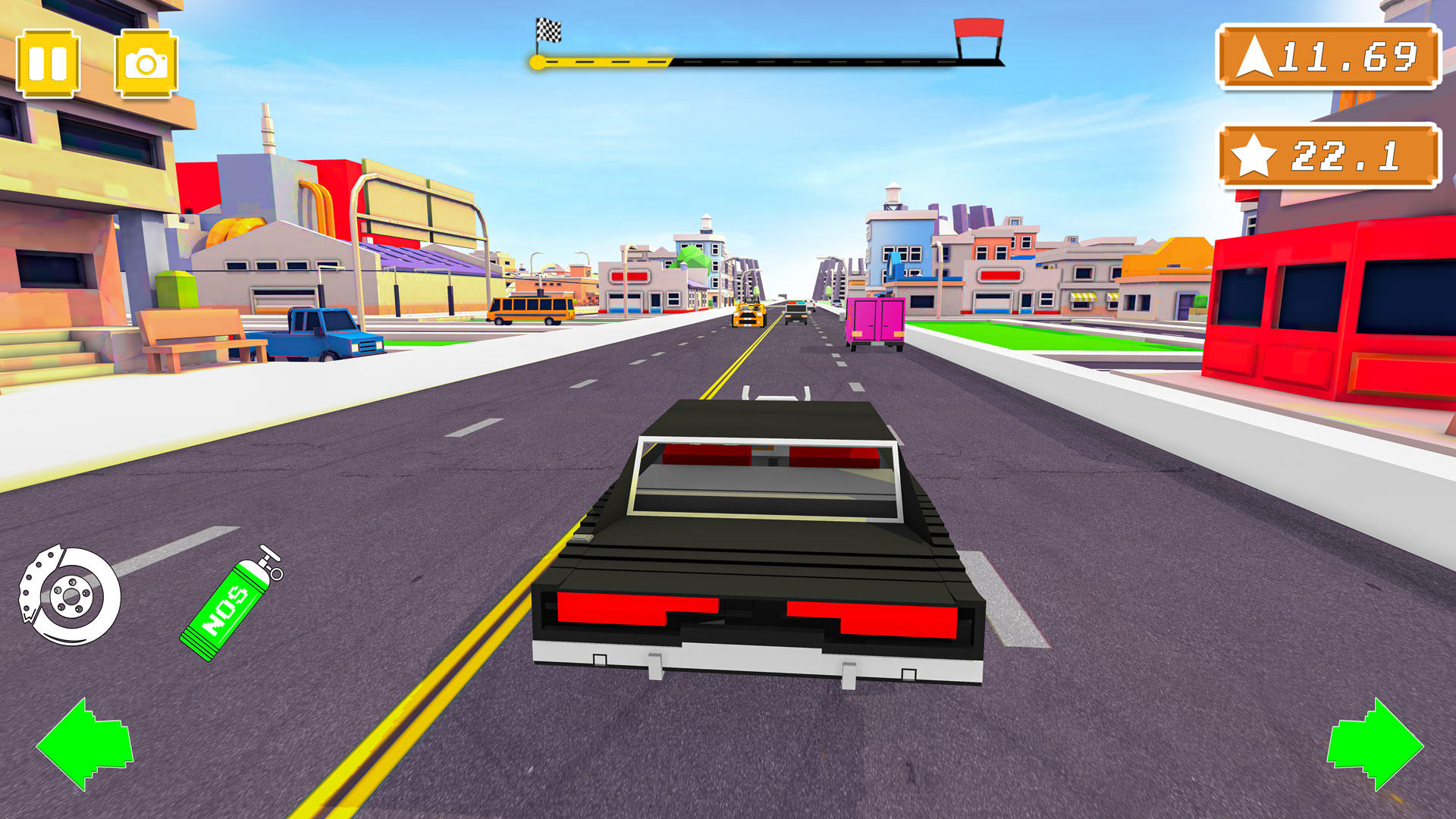Take a screenshot with the camera icon
This screenshot has height=819, width=1456.
coord(146,62)
